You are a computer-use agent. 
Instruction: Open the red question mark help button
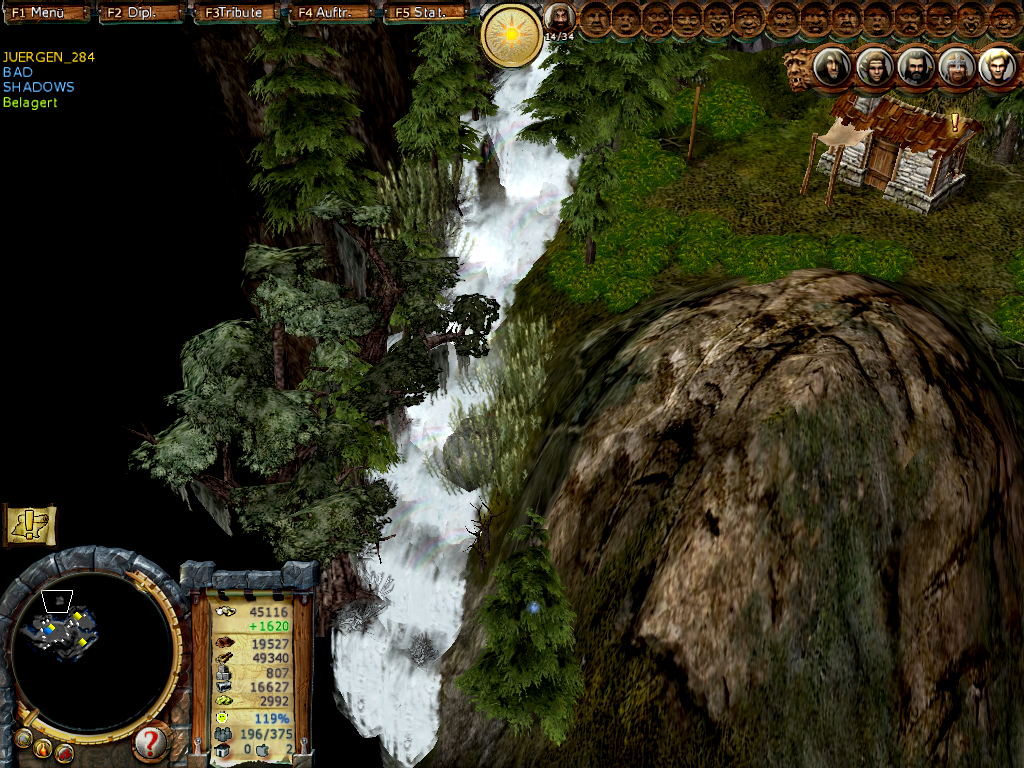(150, 742)
